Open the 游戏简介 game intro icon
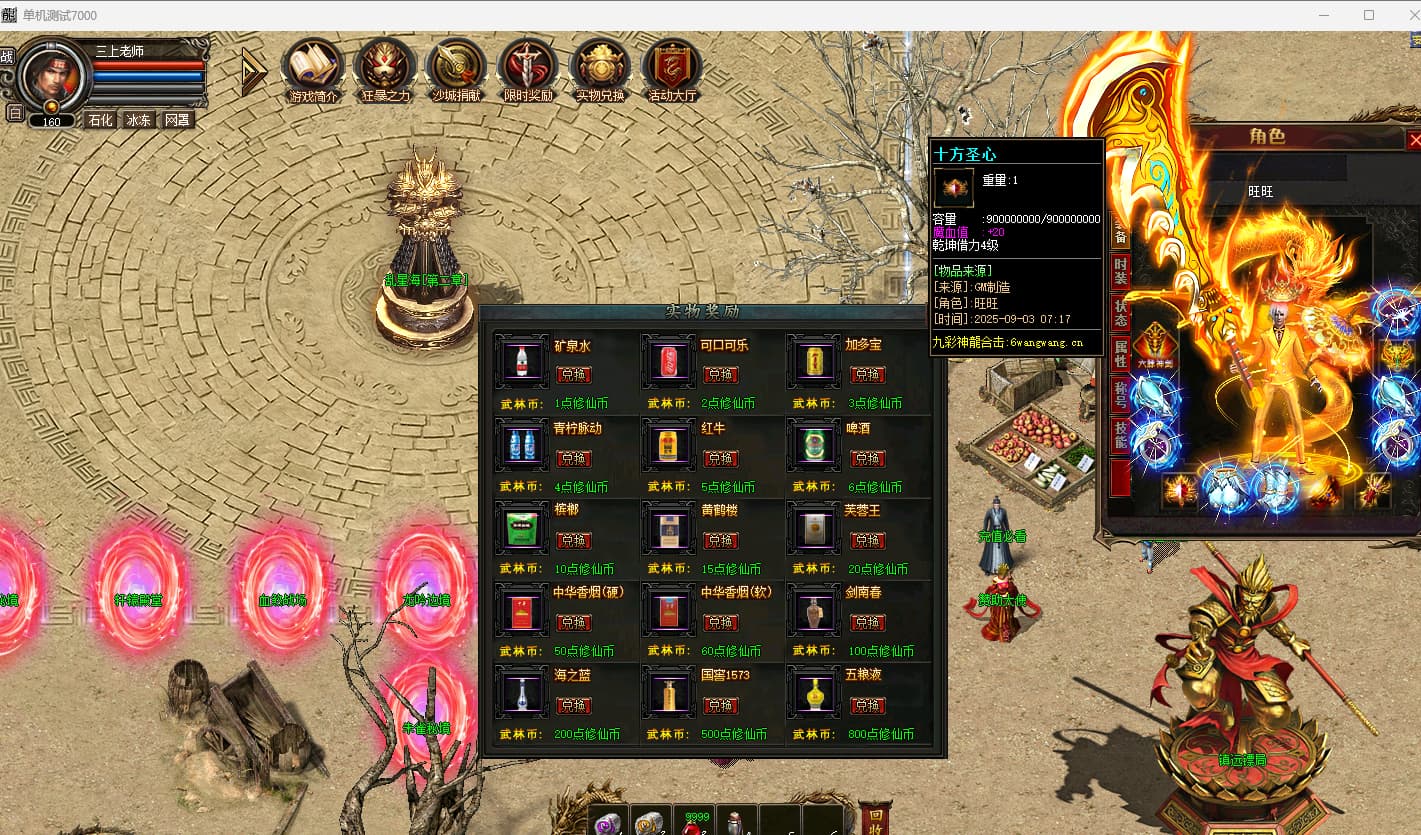 point(313,68)
